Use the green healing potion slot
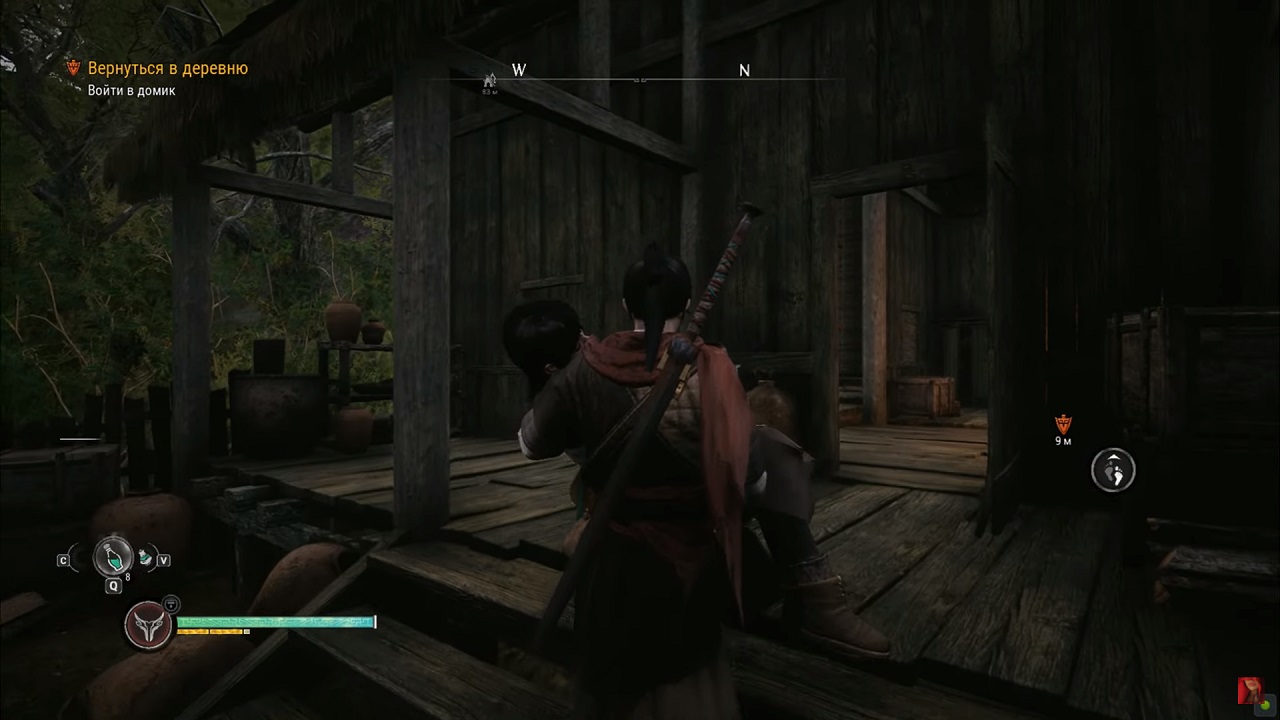The height and width of the screenshot is (720, 1280). click(x=113, y=556)
